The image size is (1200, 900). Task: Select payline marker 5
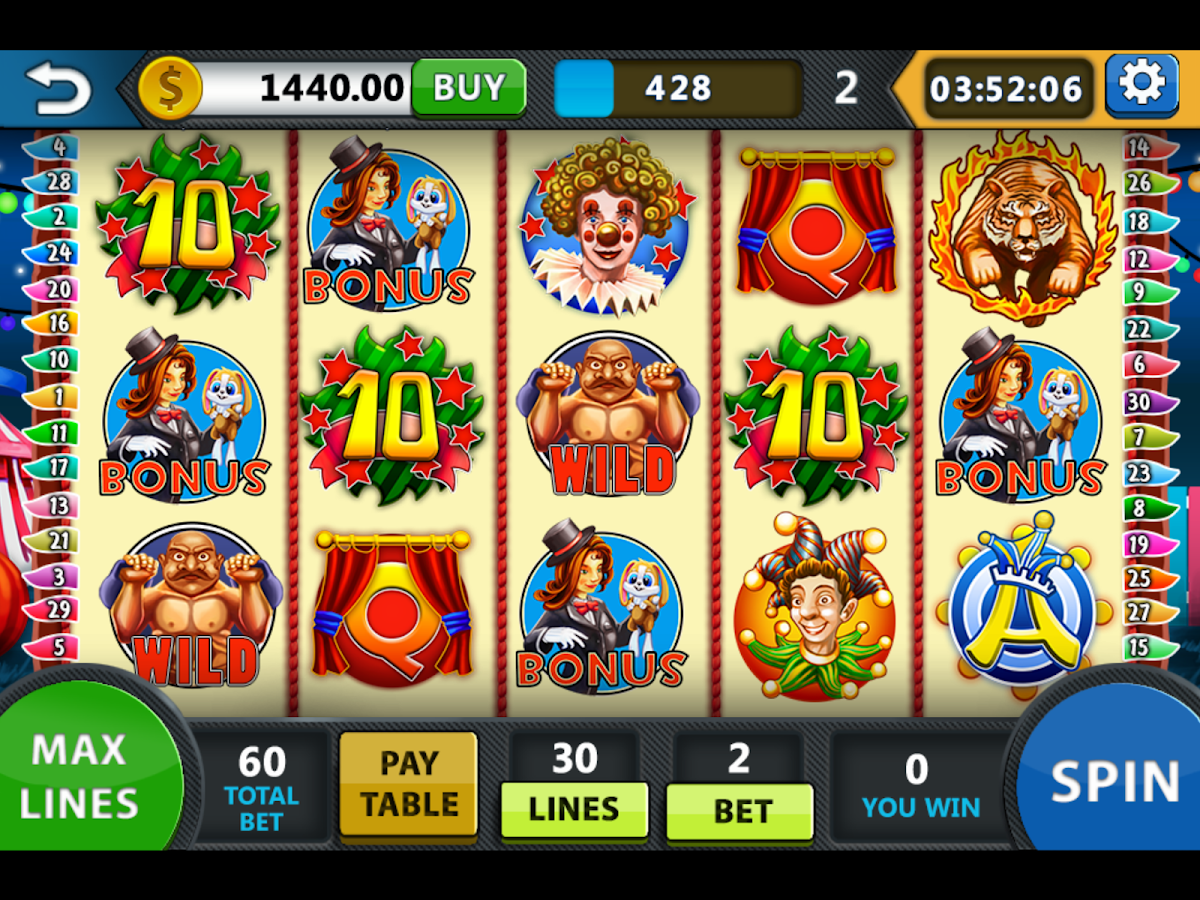[x=56, y=647]
